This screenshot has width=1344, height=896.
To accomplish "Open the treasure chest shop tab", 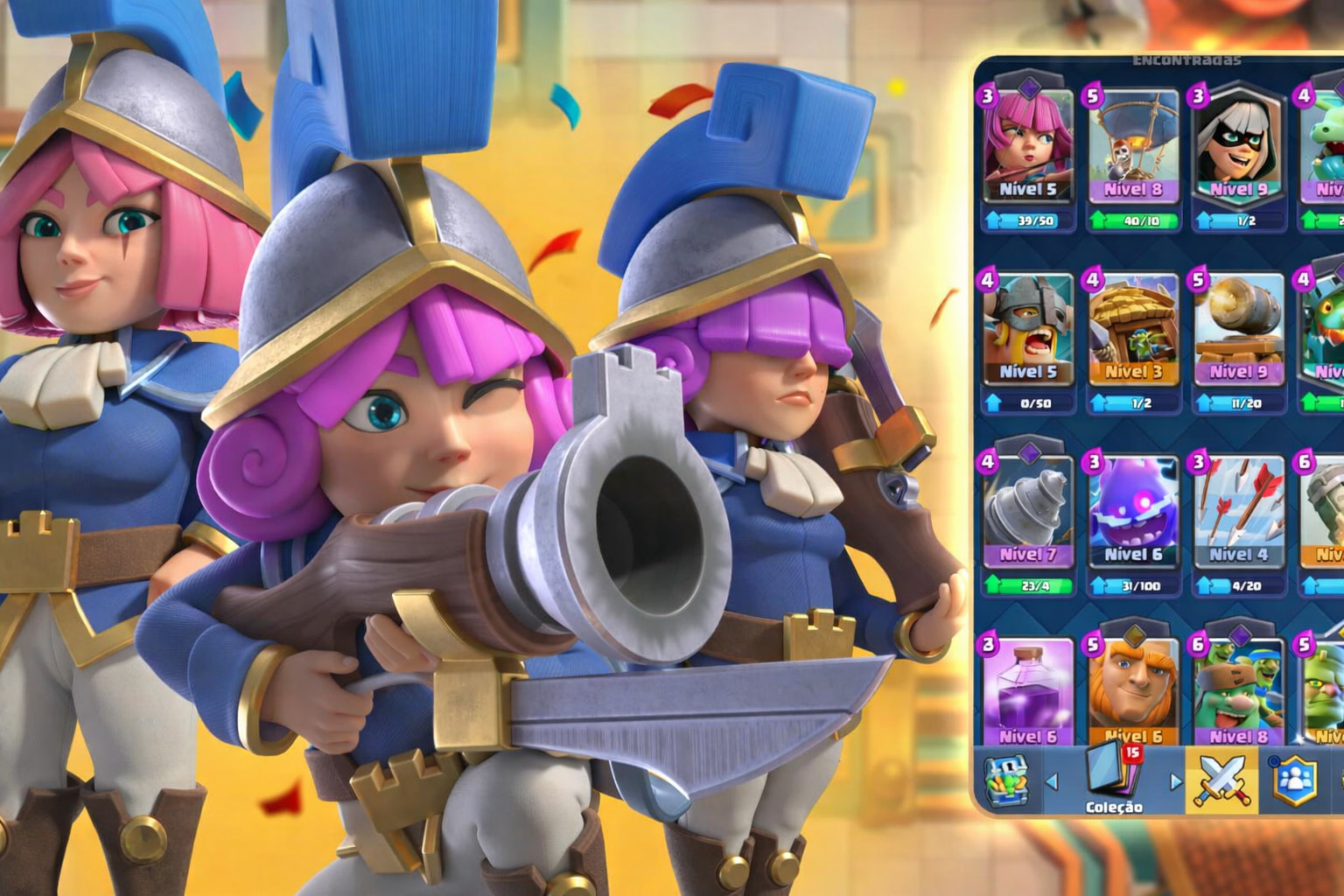I will coord(1006,780).
